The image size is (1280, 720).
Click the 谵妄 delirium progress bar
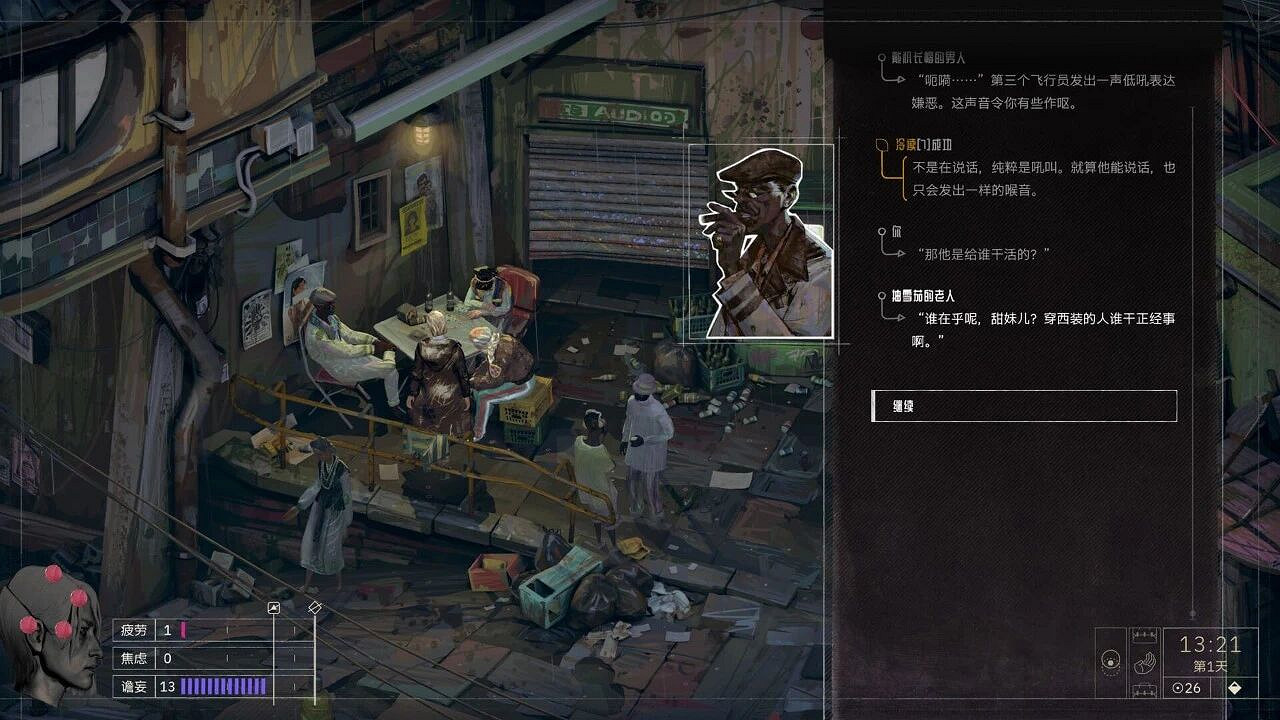pos(222,686)
